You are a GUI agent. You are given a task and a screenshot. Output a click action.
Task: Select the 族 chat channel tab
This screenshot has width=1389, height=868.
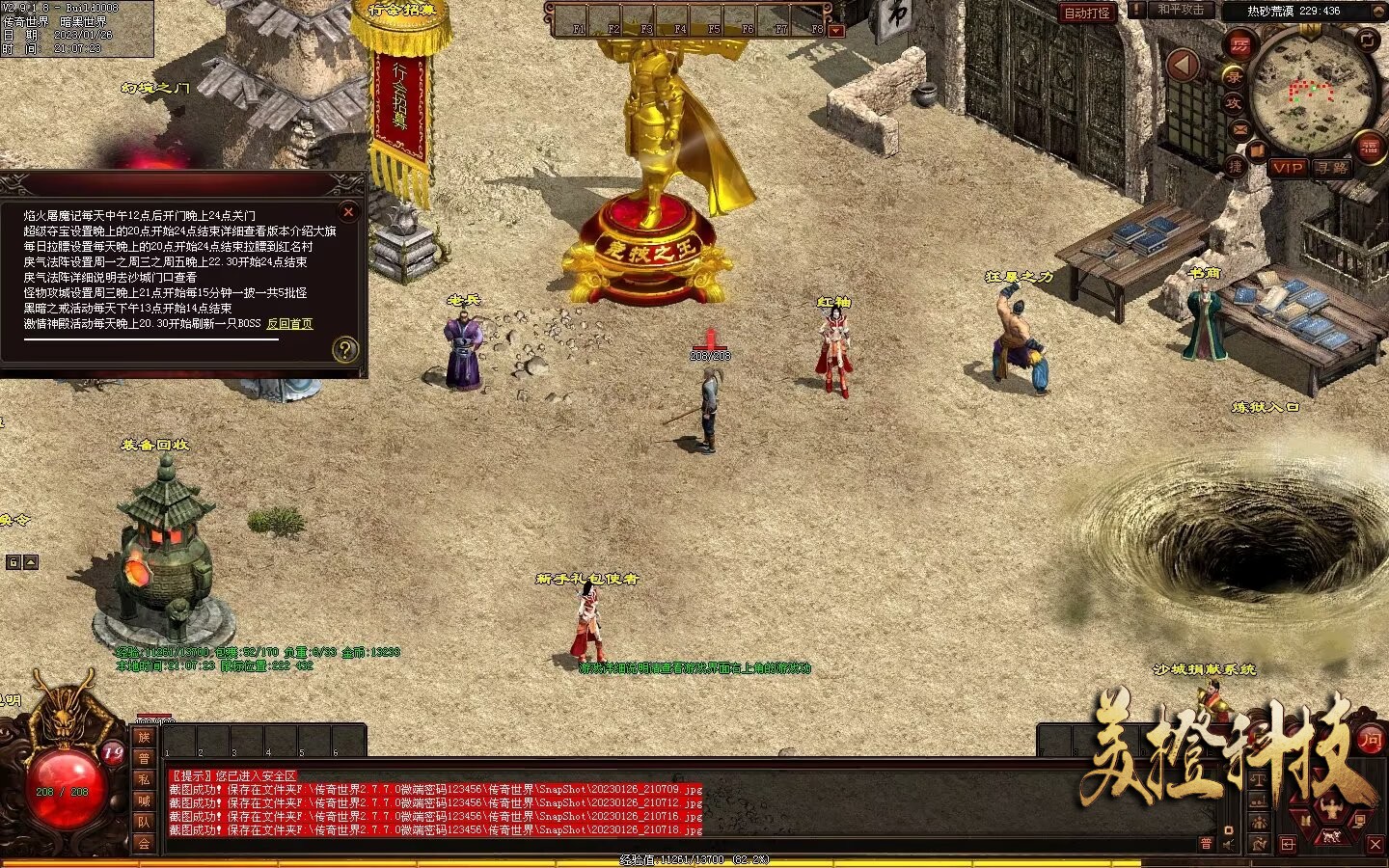pos(144,737)
